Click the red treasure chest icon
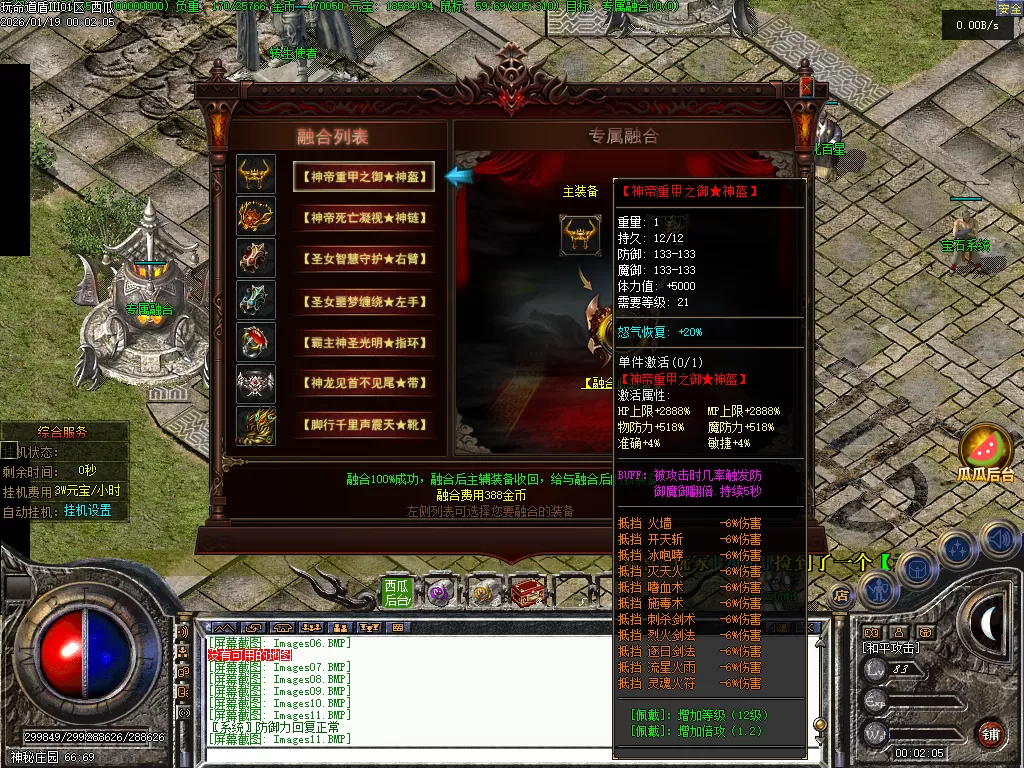The width and height of the screenshot is (1024, 768). point(526,593)
